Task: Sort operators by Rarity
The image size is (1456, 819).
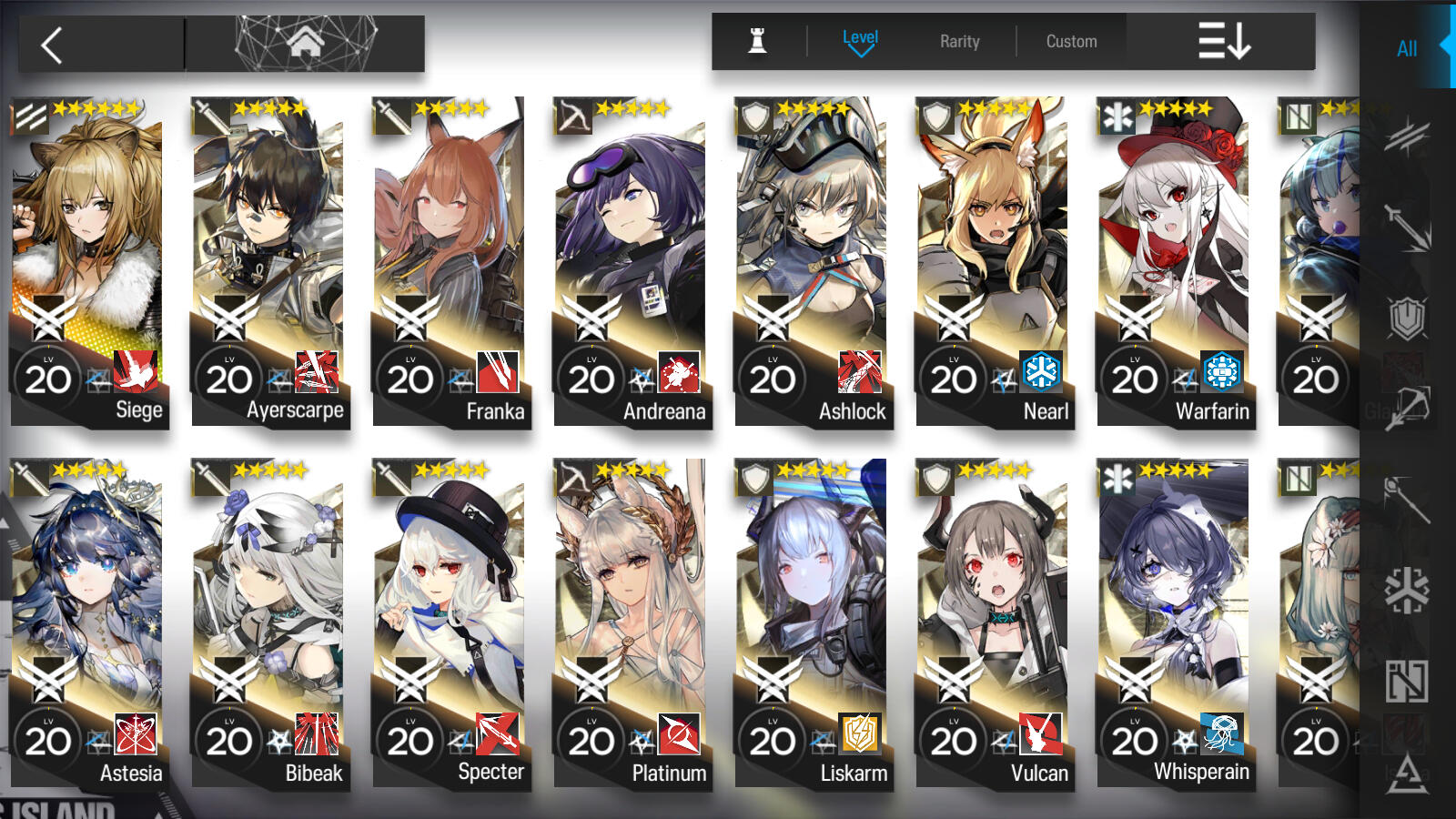Action: click(959, 41)
